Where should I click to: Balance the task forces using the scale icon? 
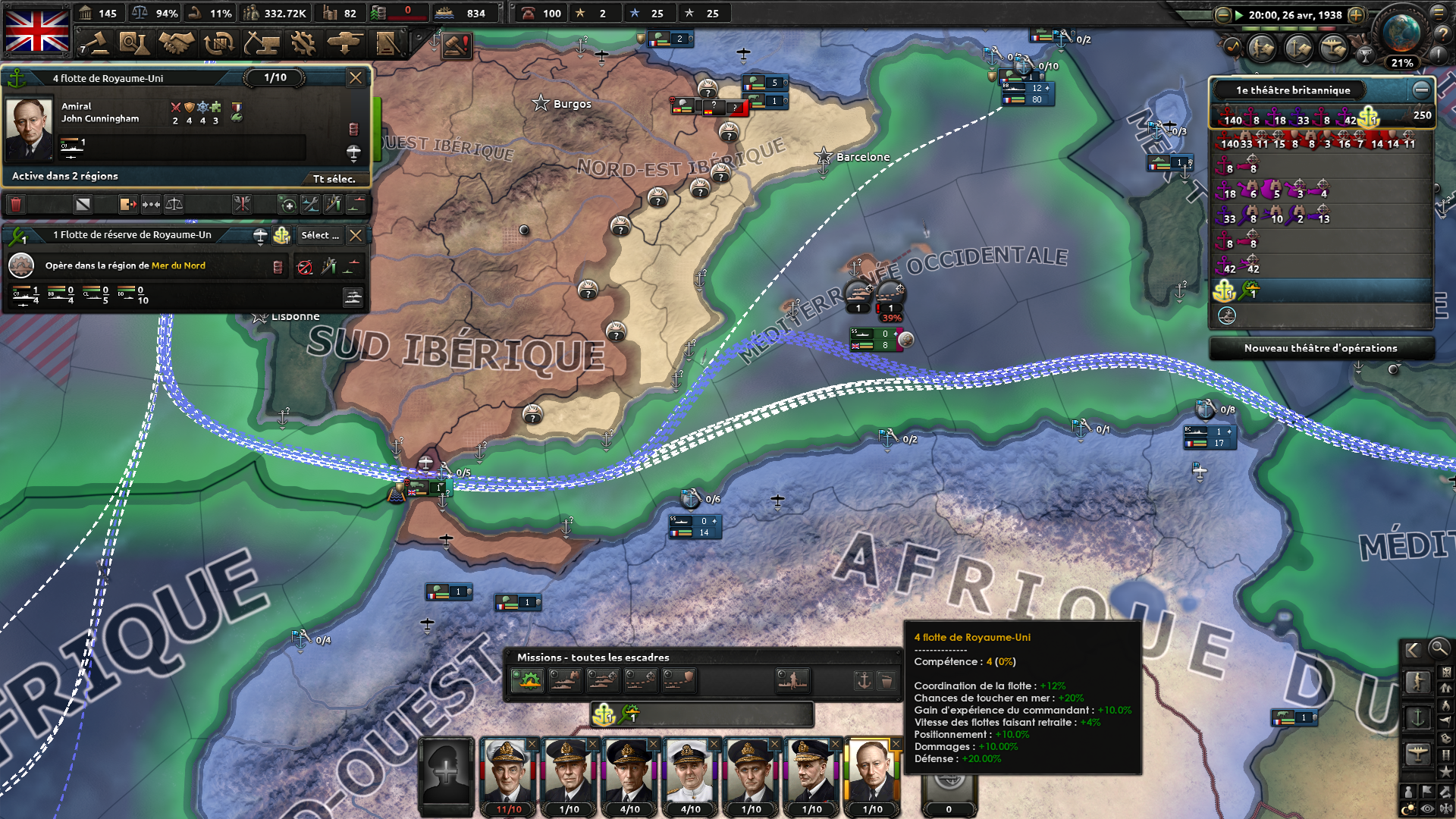pos(173,205)
